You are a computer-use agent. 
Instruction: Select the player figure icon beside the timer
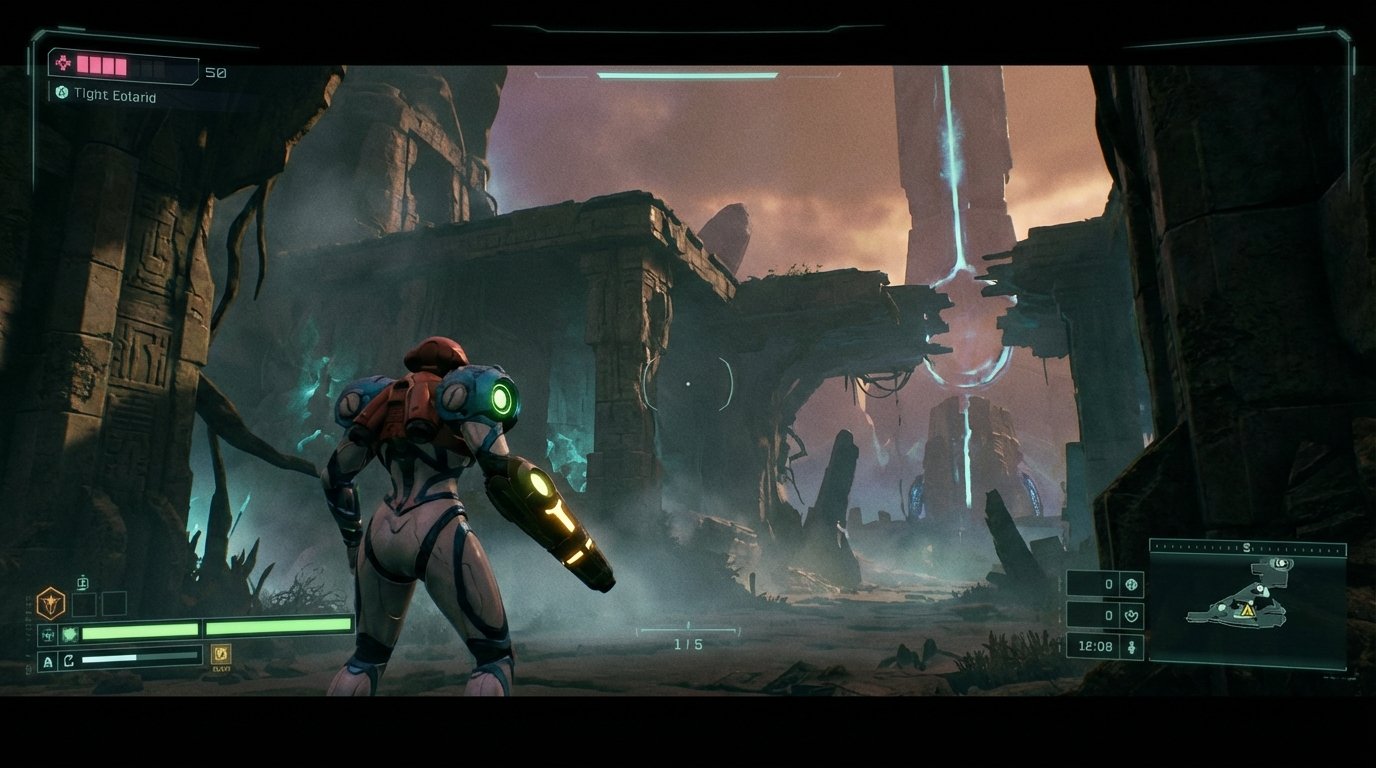(x=1131, y=646)
